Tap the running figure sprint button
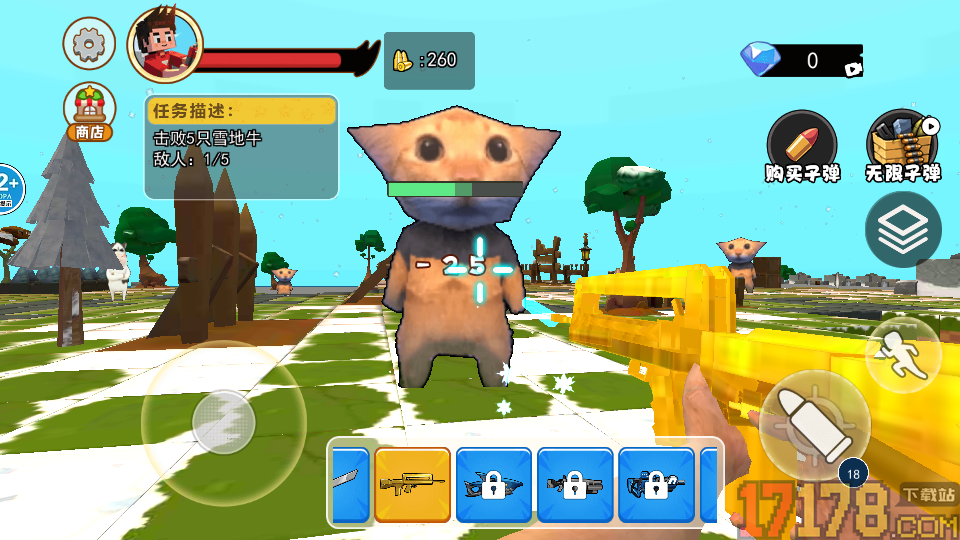 [902, 355]
